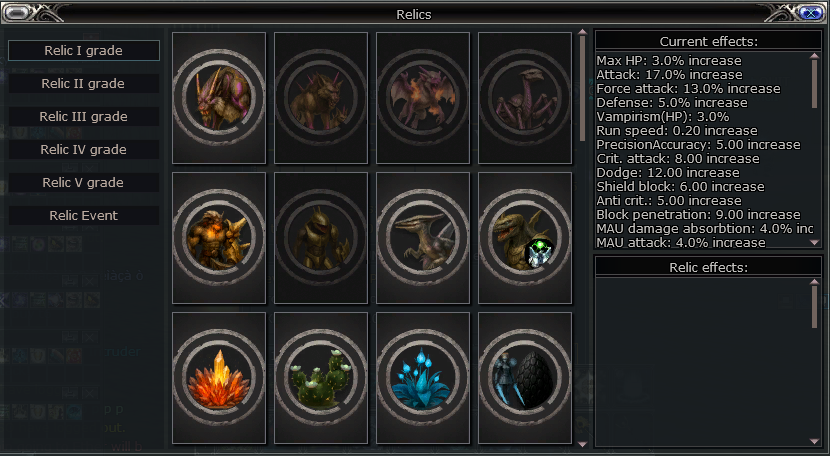Click the relic grid's scroll-down arrow
Image resolution: width=830 pixels, height=456 pixels.
(x=583, y=442)
